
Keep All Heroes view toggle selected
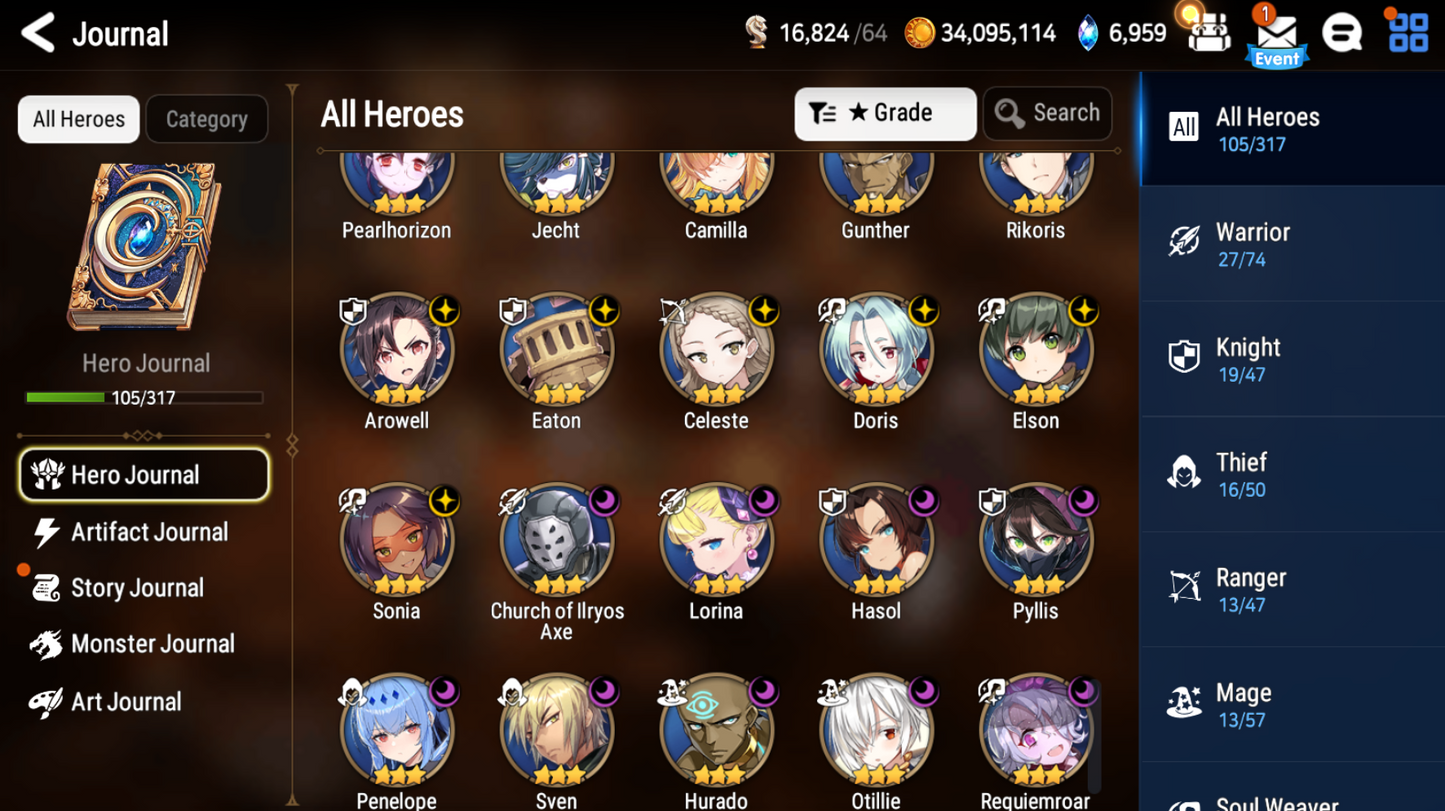tap(78, 118)
